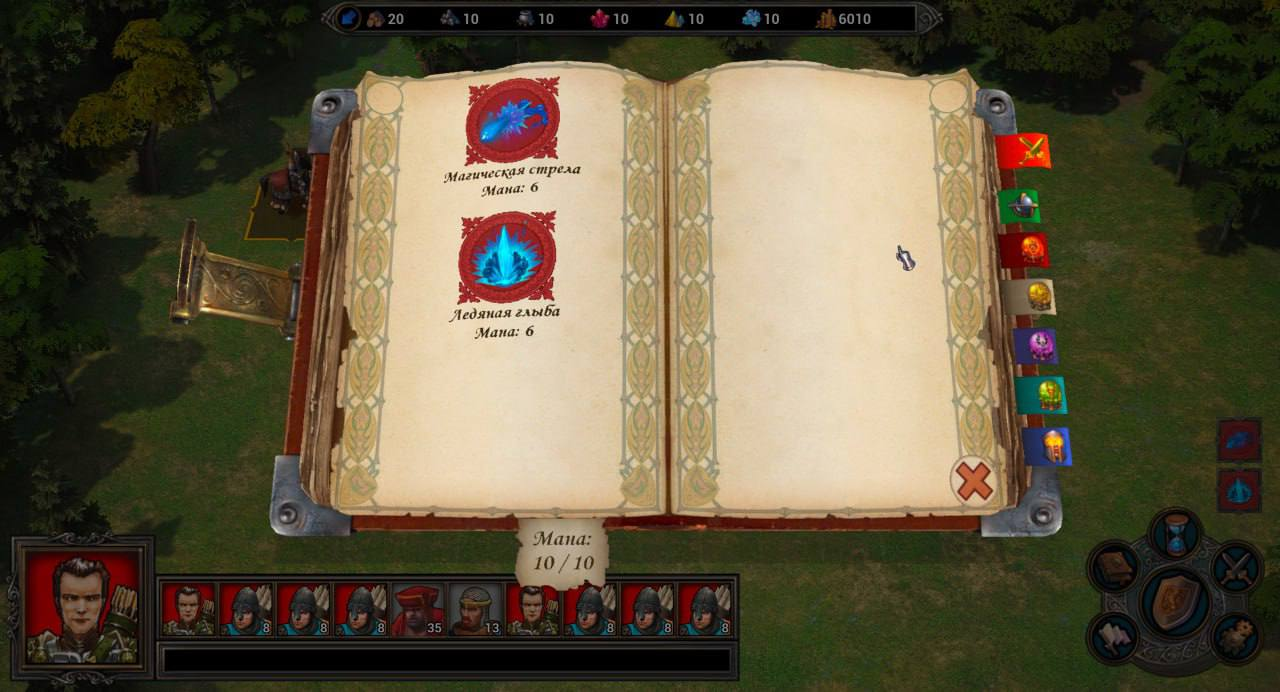Activate the shield defend button
Viewport: 1280px width, 692px height.
pos(1176,602)
